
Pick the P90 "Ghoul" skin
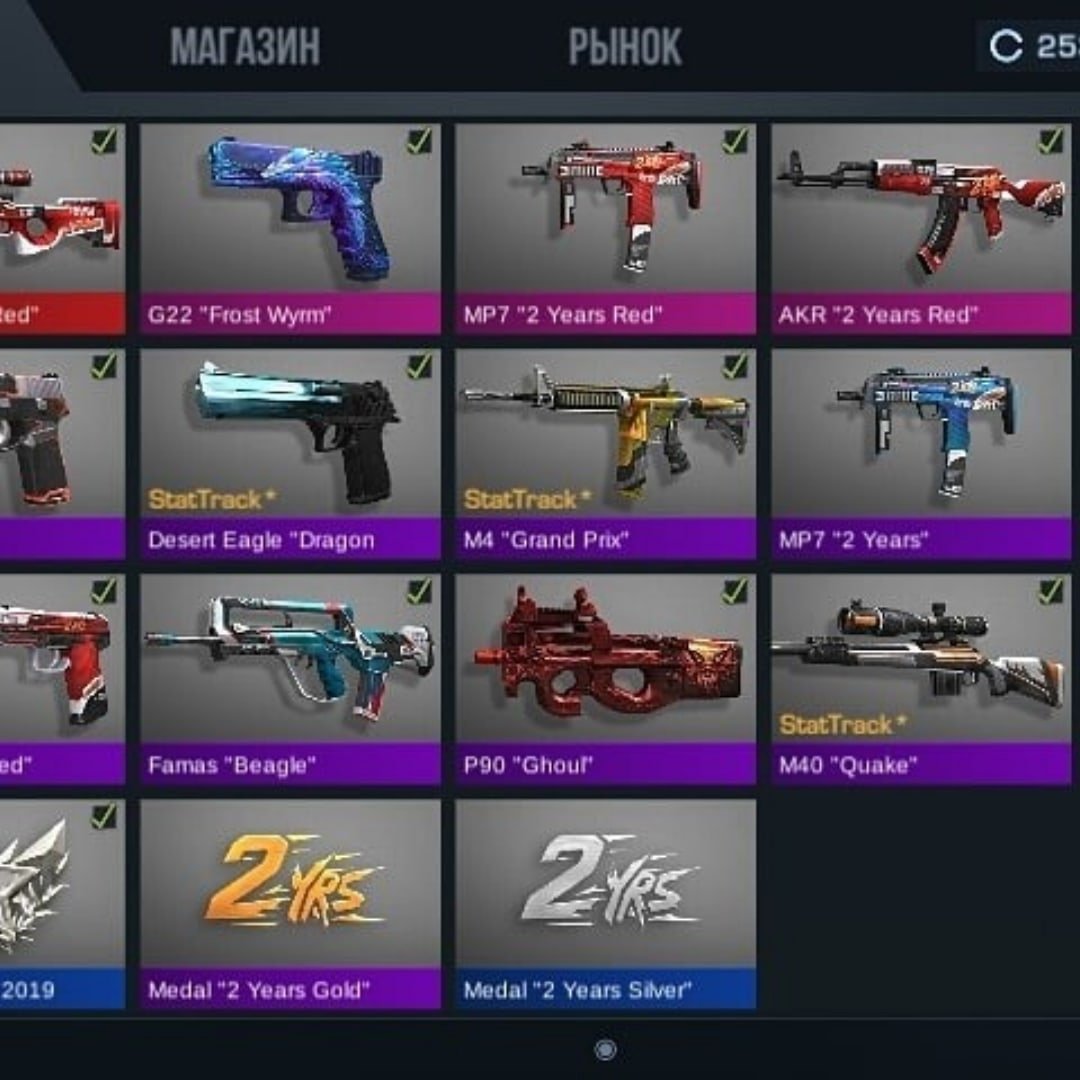point(605,678)
